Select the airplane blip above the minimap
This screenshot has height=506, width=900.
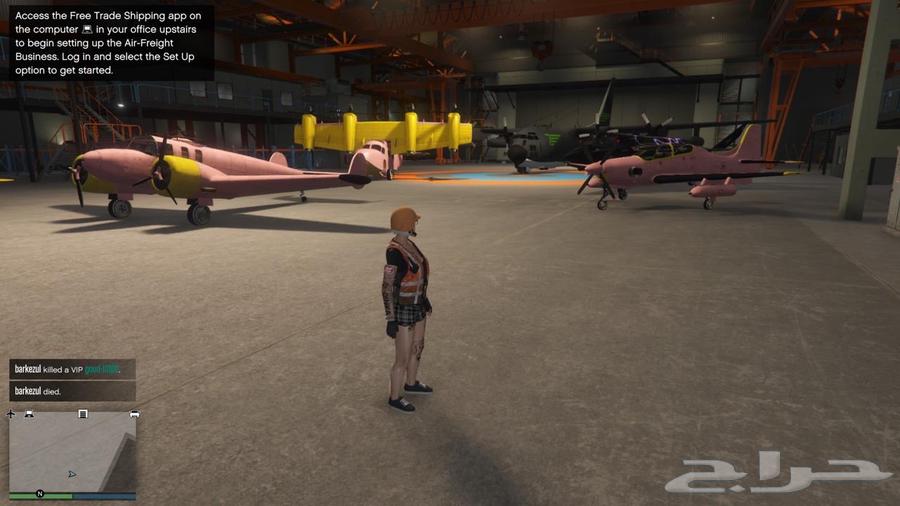coord(11,414)
